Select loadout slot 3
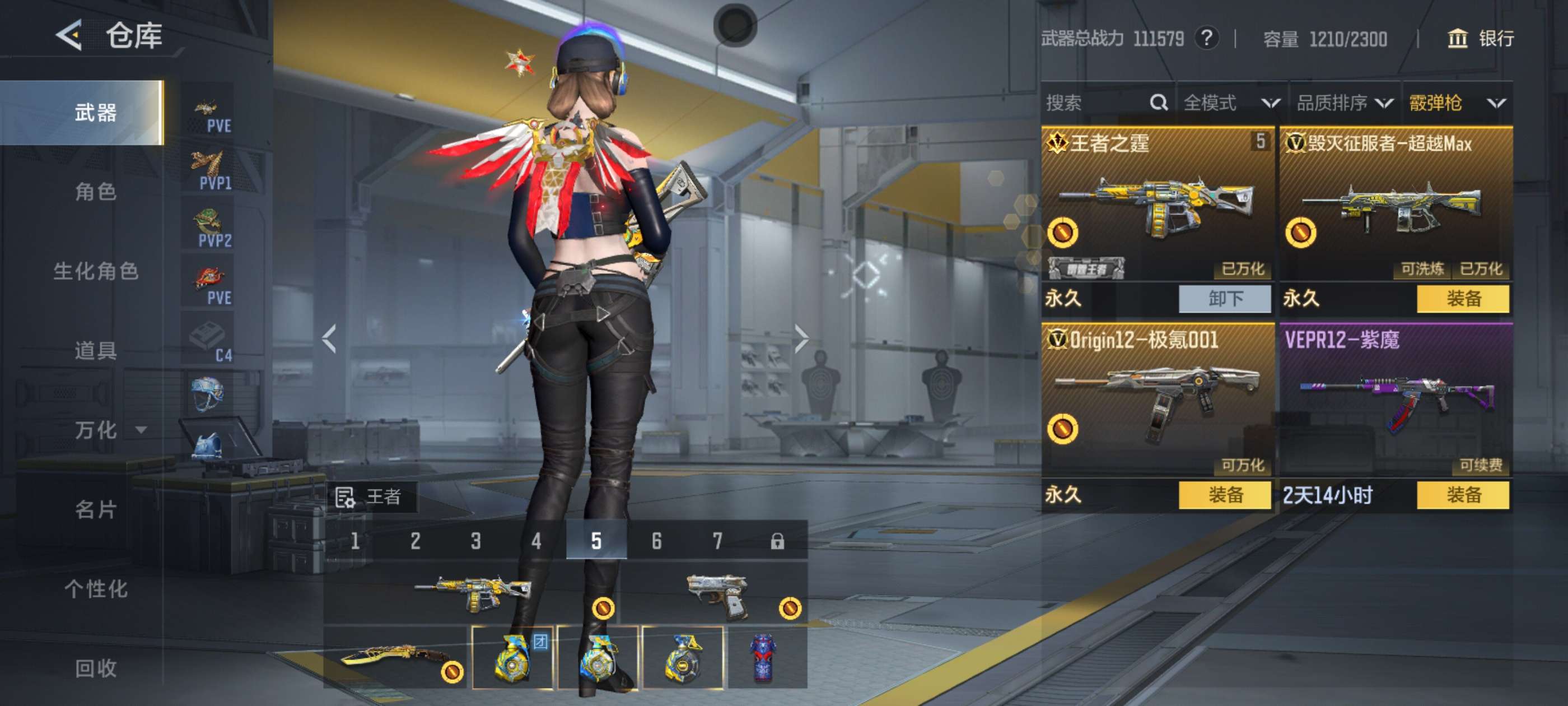1568x706 pixels. click(x=475, y=540)
